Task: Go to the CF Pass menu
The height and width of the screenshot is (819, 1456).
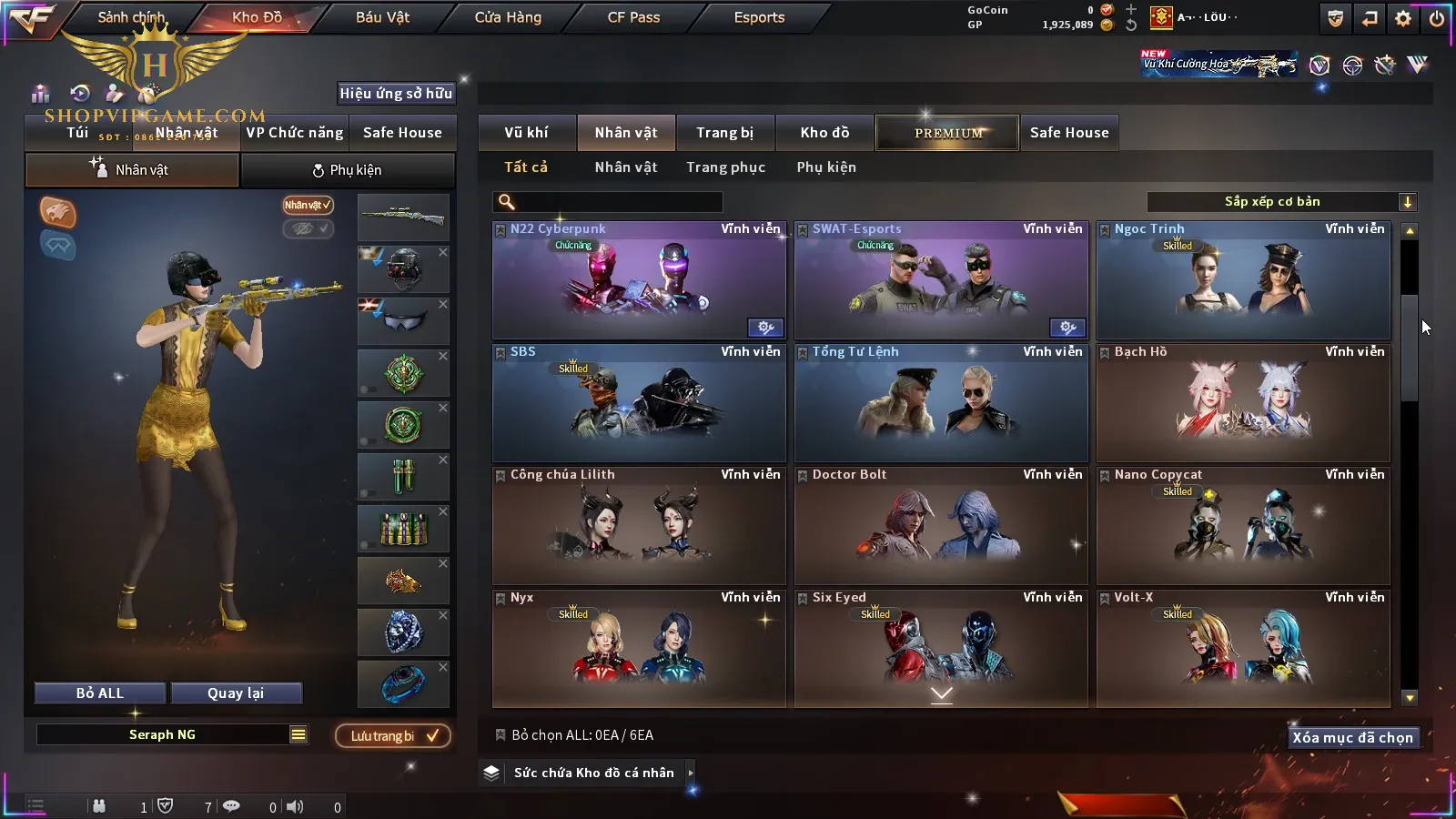Action: [x=633, y=17]
